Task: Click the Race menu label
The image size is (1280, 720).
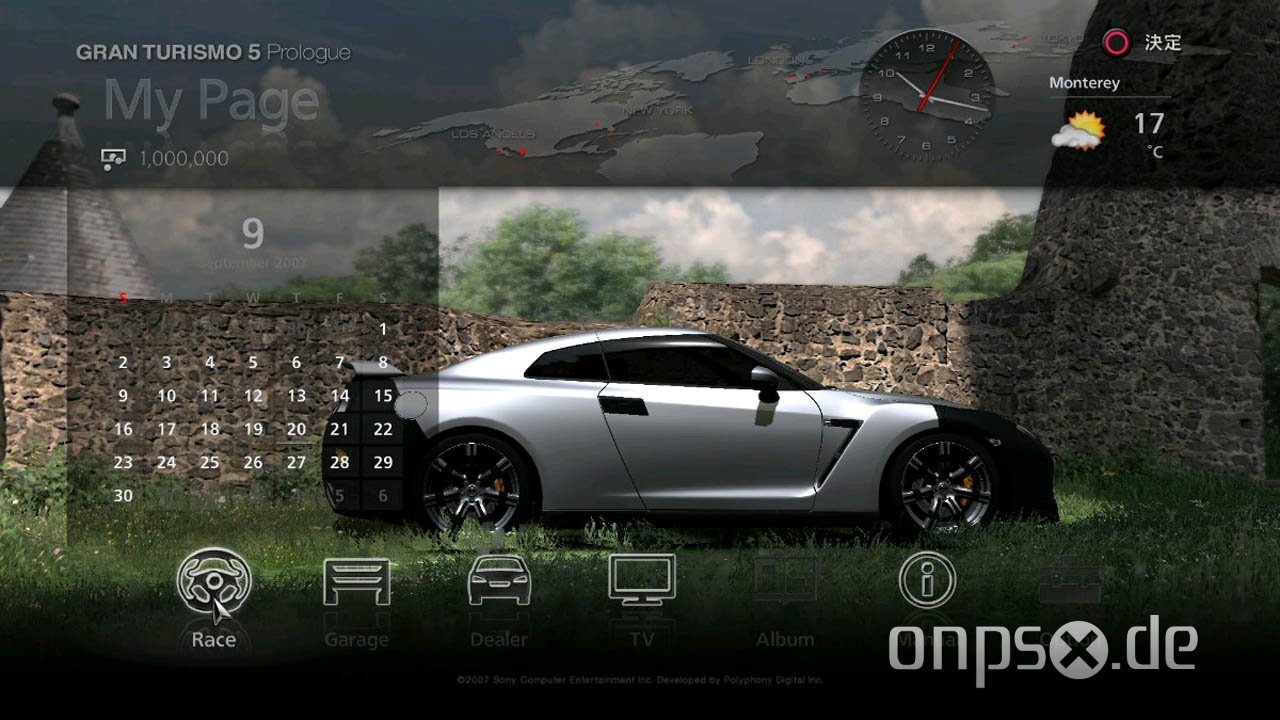Action: (213, 639)
